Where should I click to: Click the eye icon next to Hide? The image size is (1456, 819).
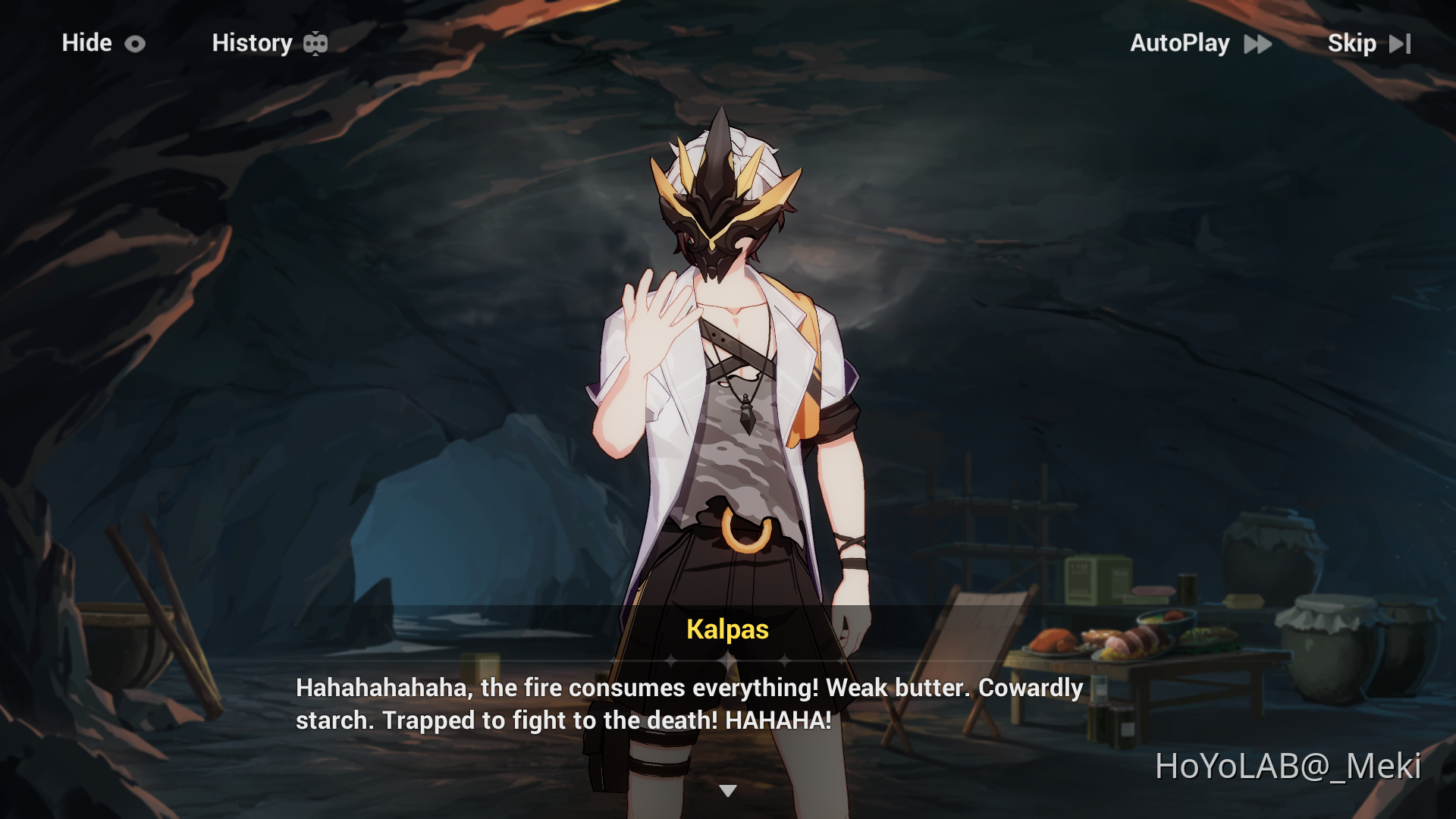(x=135, y=43)
